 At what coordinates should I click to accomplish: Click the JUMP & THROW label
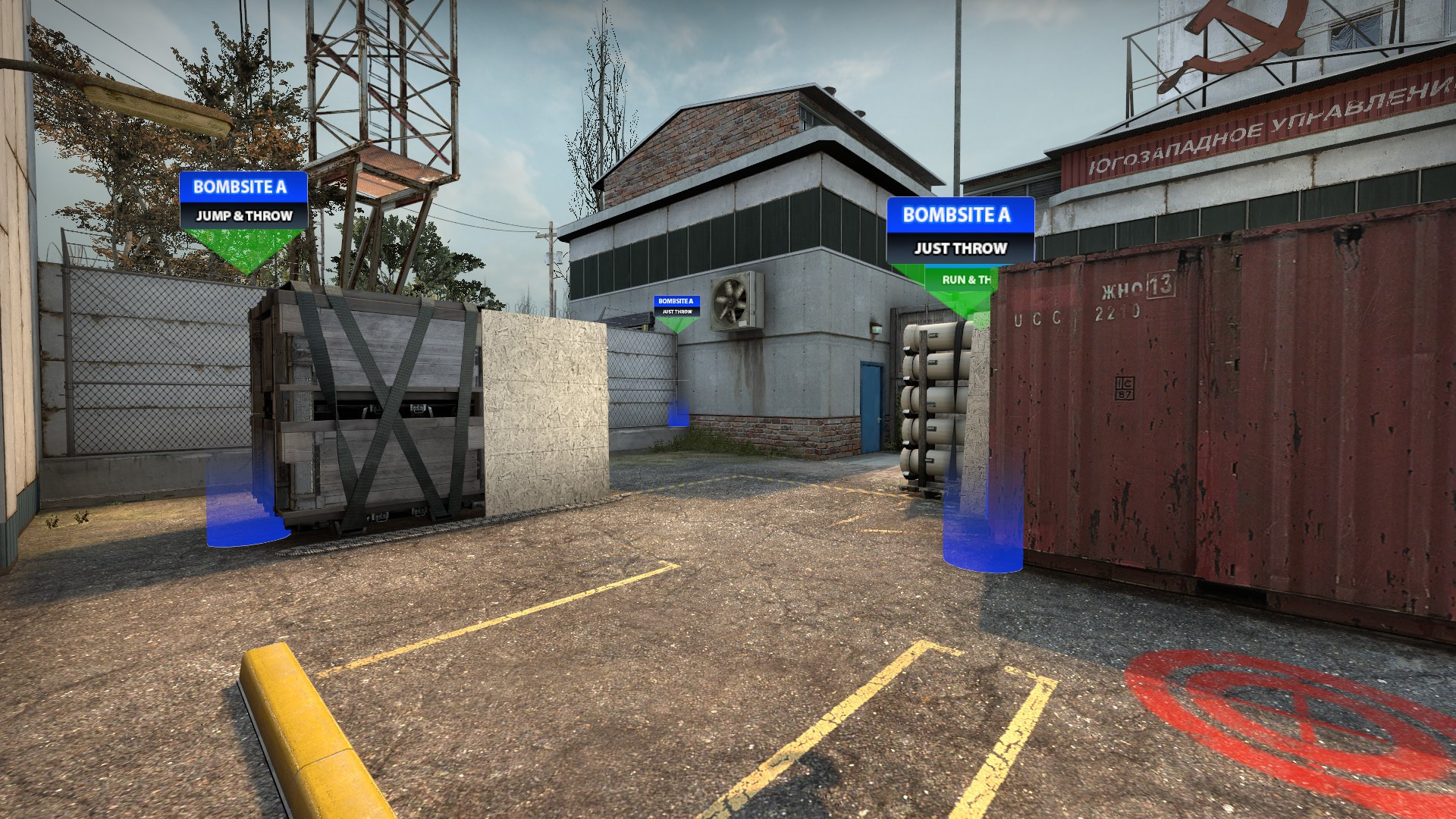tap(243, 217)
